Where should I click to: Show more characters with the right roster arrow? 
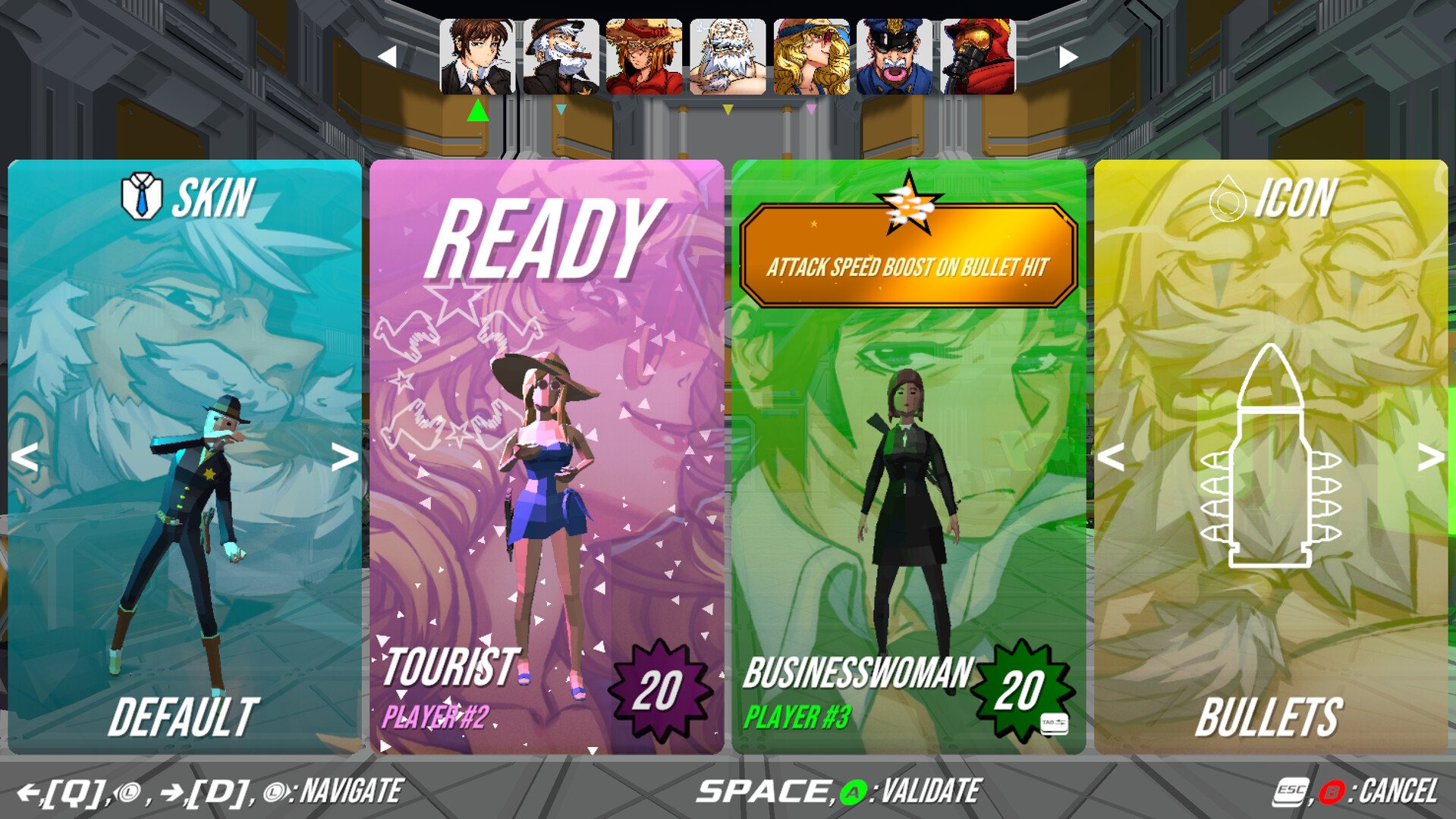click(1068, 57)
